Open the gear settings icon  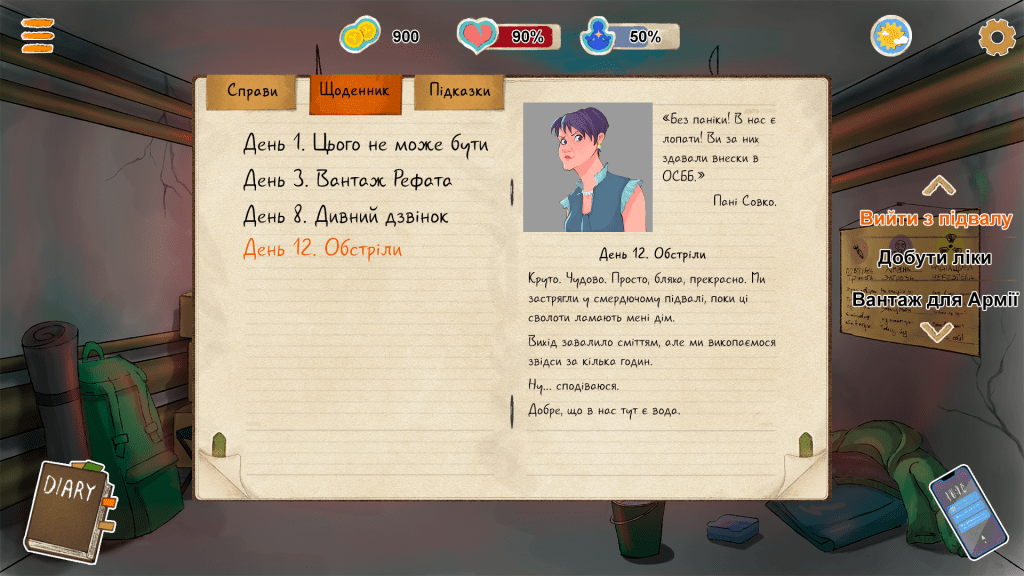click(996, 37)
